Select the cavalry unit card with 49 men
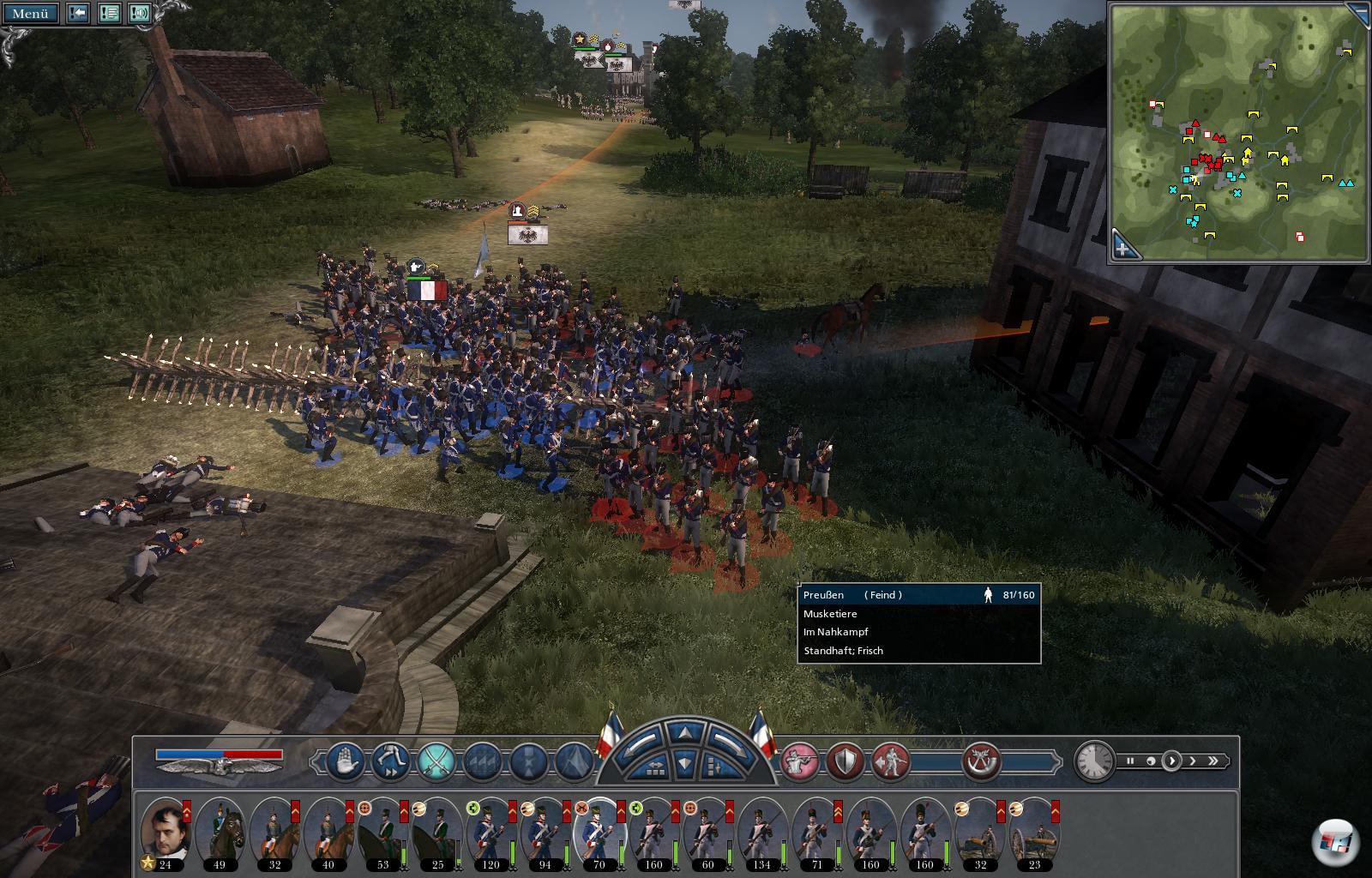 (220, 830)
